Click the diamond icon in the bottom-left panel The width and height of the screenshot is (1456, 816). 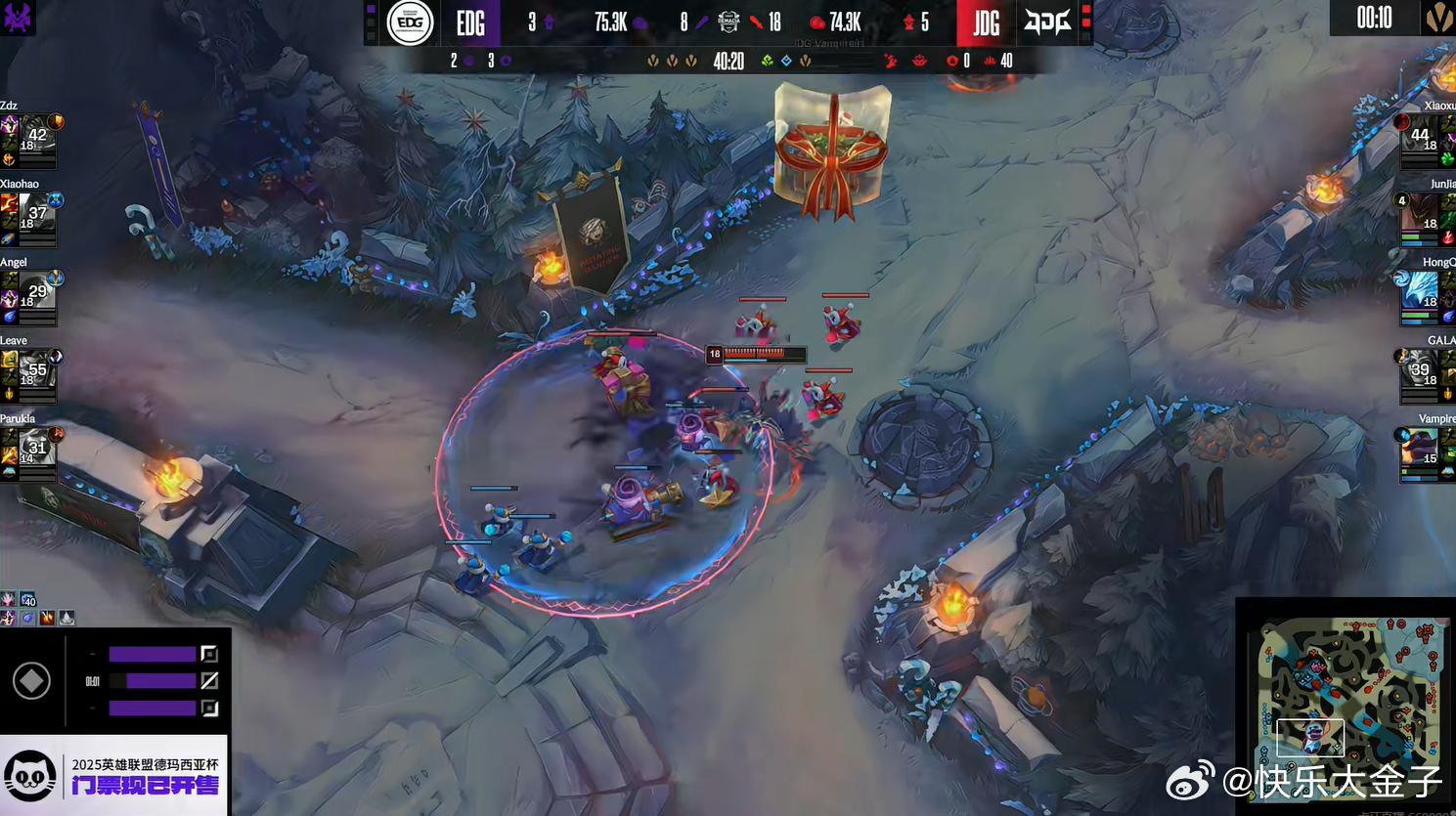point(31,681)
